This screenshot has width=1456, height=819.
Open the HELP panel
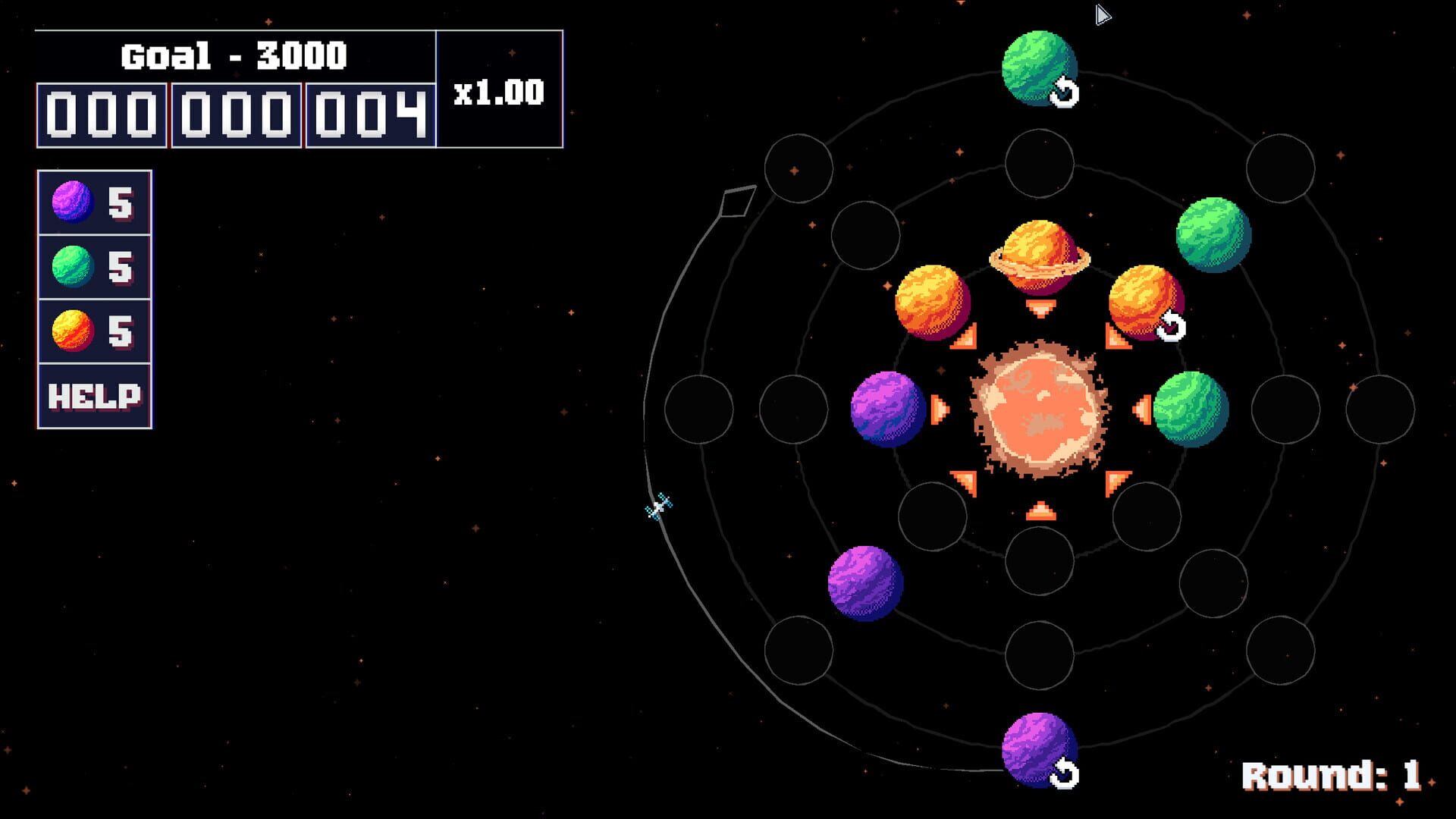pyautogui.click(x=93, y=394)
